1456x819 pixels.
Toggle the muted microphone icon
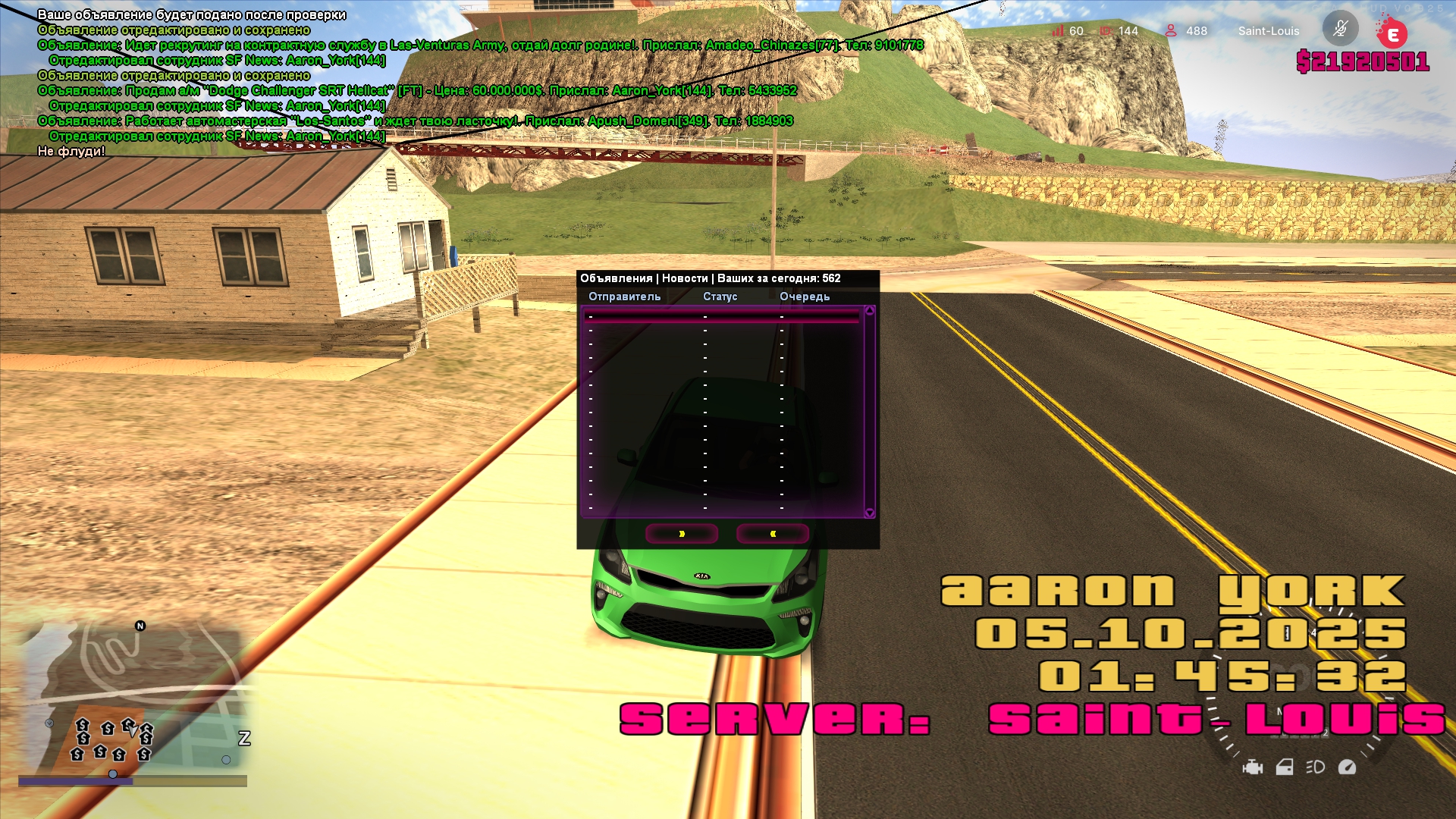tap(1340, 30)
